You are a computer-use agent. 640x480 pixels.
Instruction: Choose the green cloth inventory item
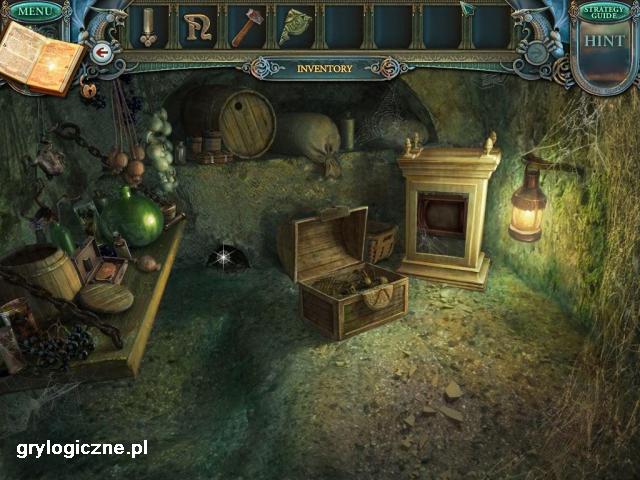[x=295, y=27]
